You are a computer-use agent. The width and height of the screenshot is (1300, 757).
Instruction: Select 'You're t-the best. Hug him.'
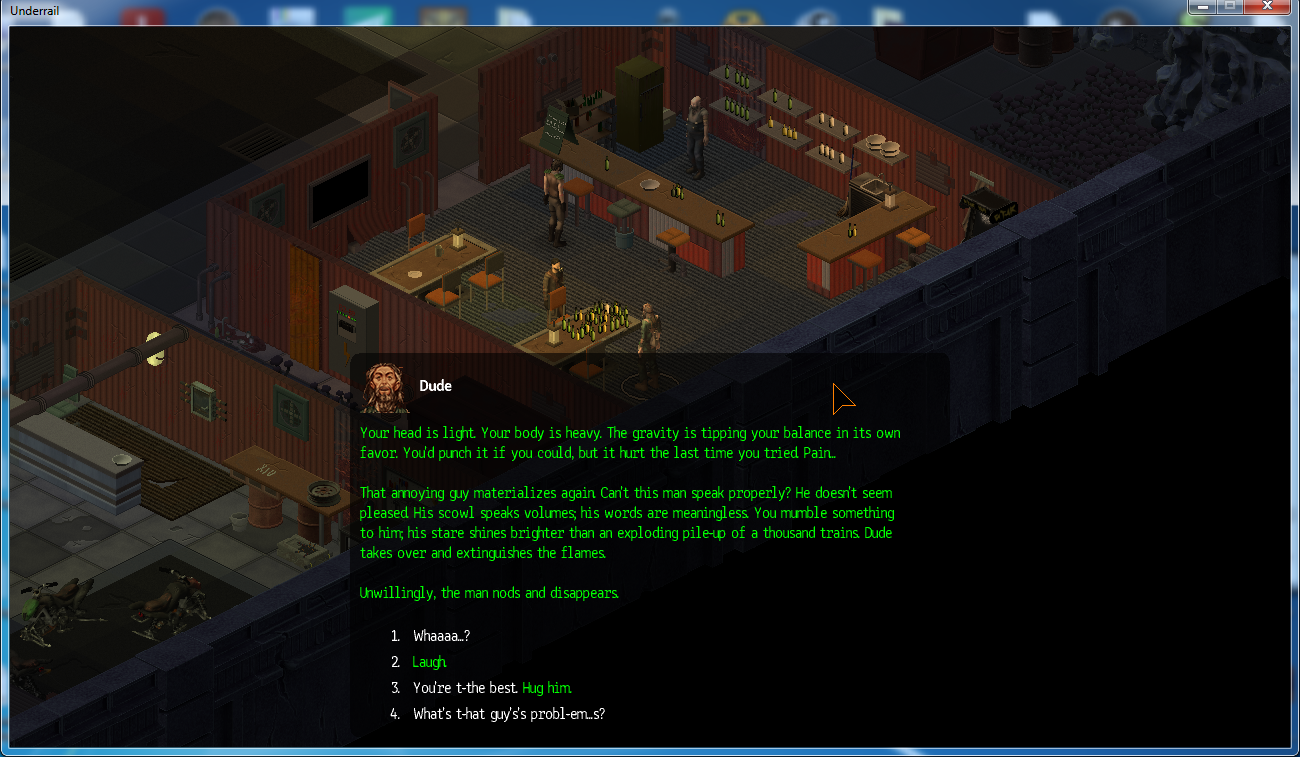point(491,688)
